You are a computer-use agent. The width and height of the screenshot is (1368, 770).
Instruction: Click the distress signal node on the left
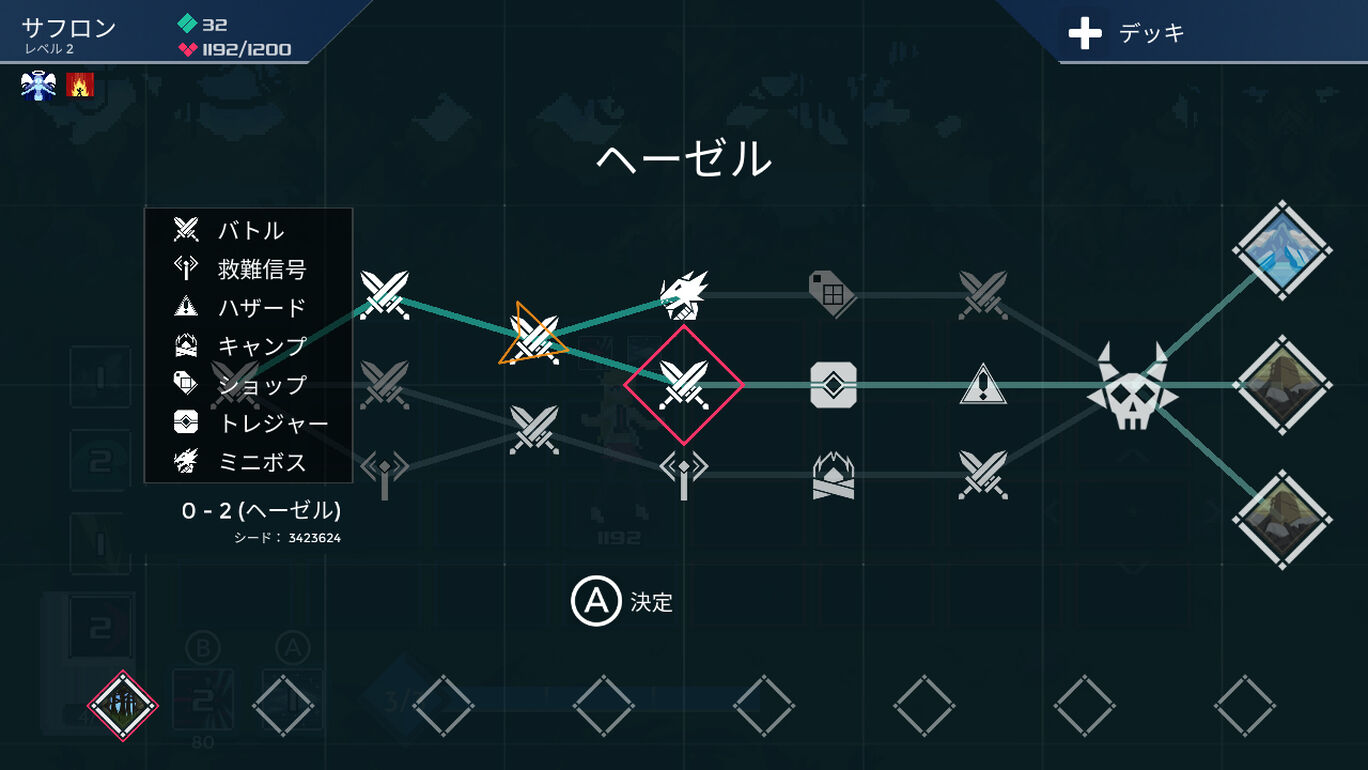pos(384,470)
